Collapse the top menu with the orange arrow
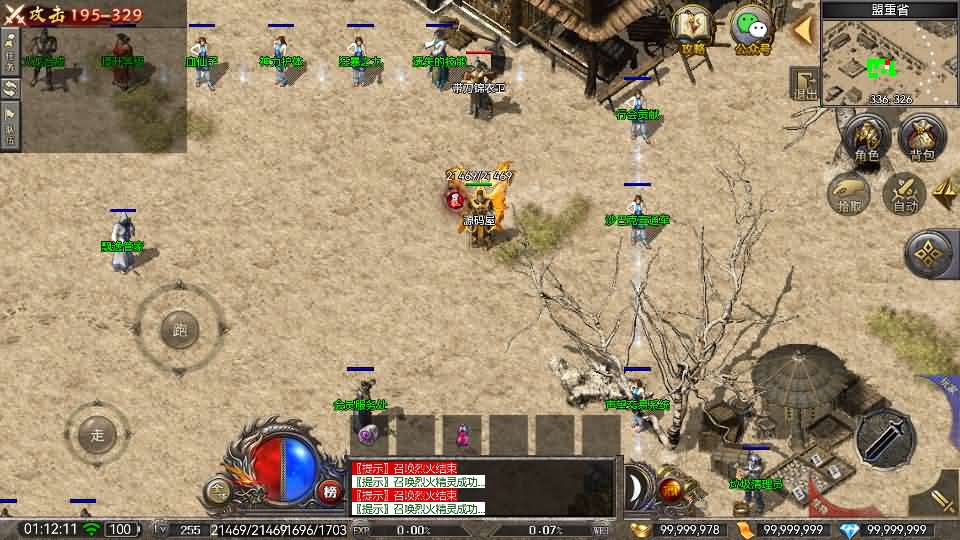 pyautogui.click(x=802, y=29)
